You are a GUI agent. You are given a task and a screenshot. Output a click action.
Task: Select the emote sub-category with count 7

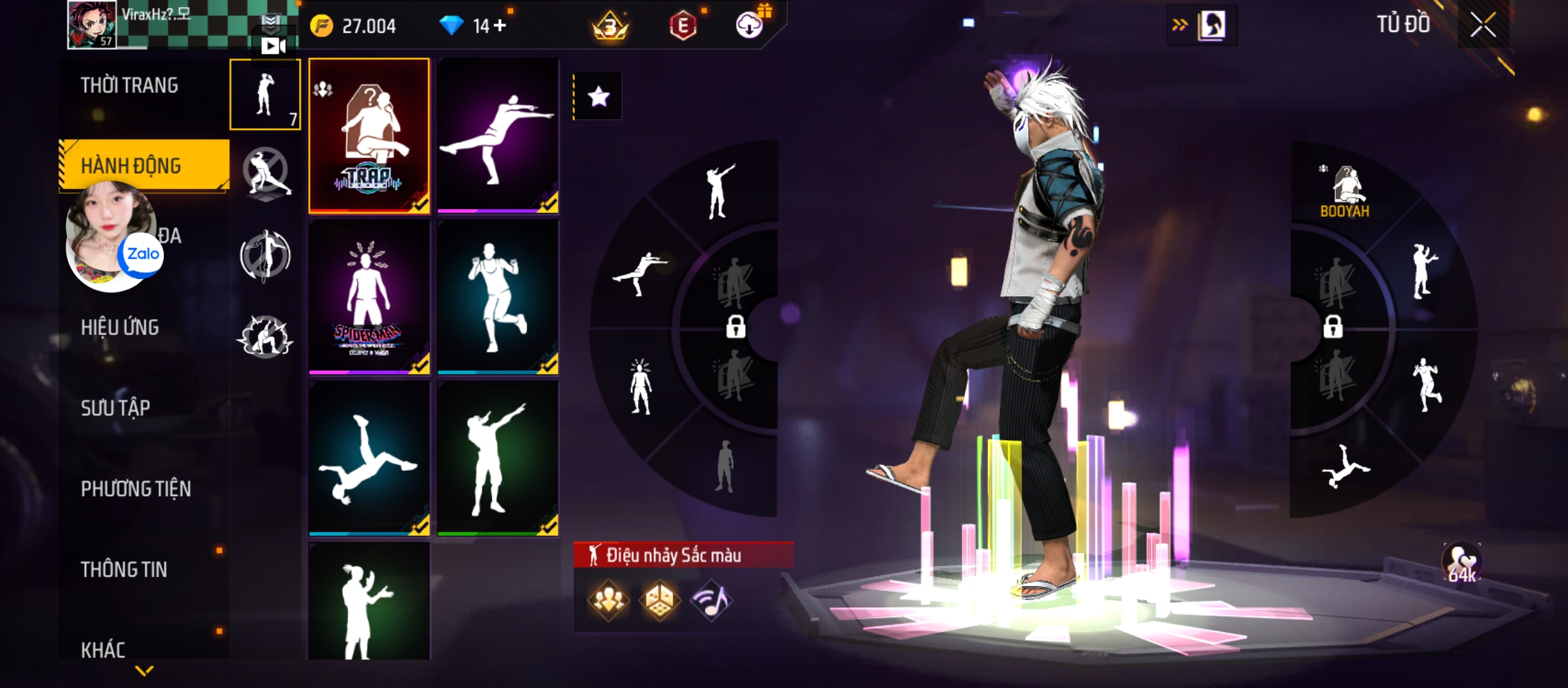click(x=265, y=94)
